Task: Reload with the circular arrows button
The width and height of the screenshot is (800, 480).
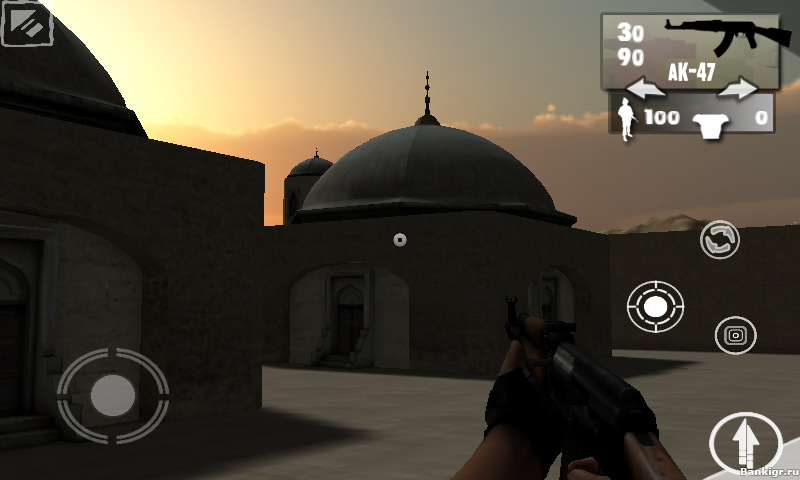Action: pos(720,240)
